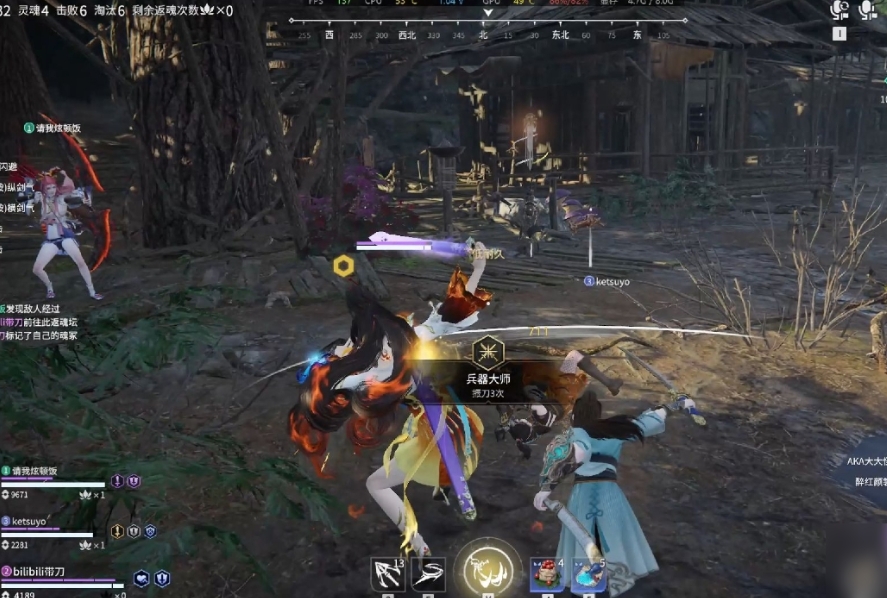
Task: Click the 兵器大师 achievement badge
Action: point(488,352)
